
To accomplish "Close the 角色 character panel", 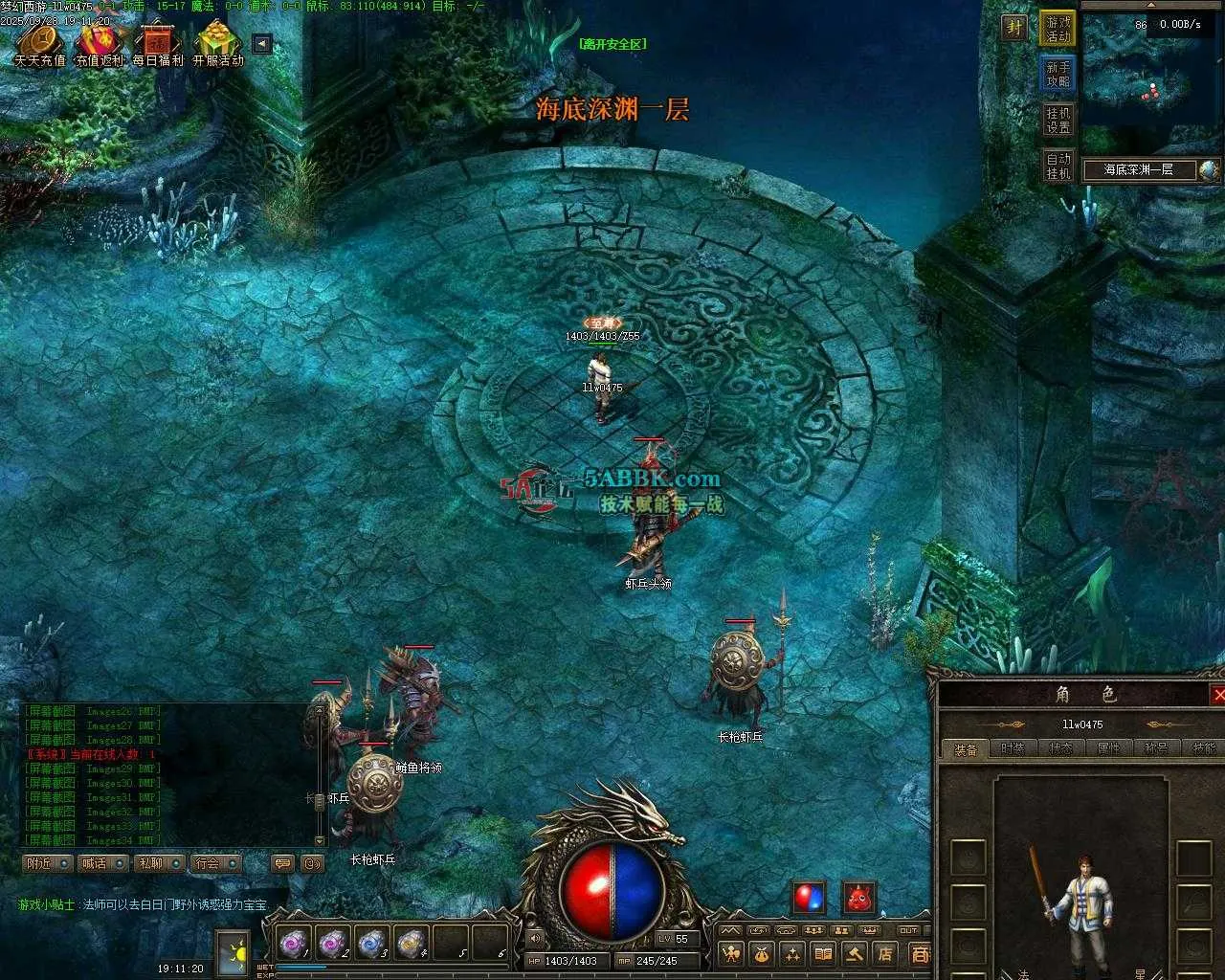I will coord(1218,695).
